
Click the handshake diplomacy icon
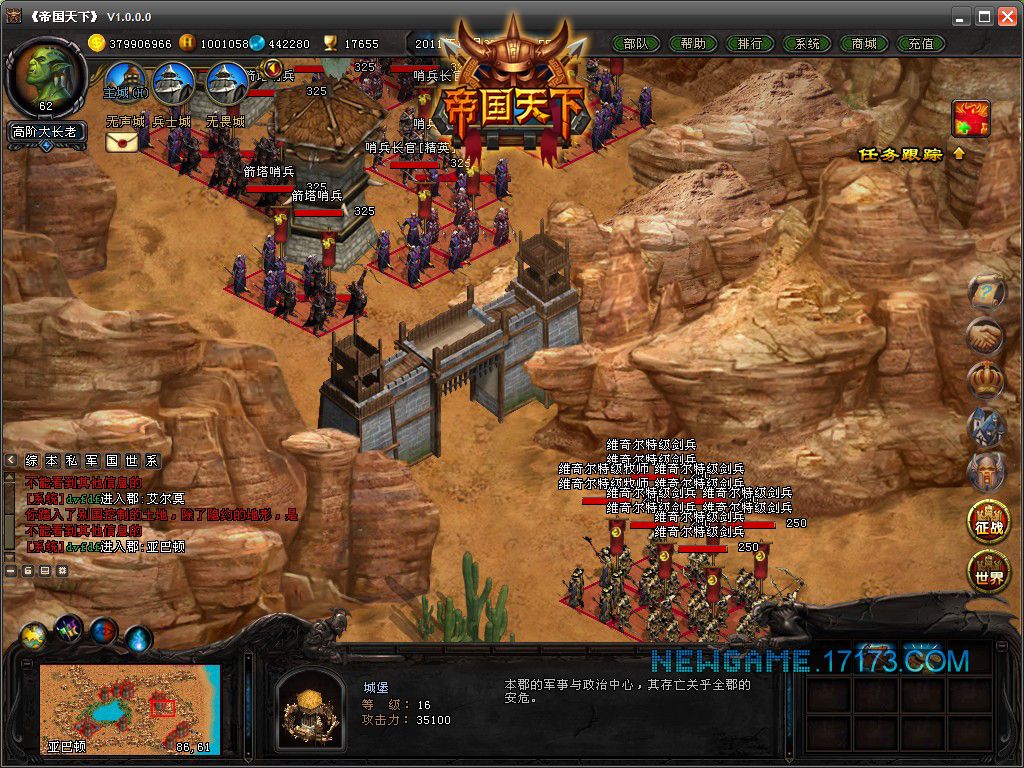click(x=986, y=336)
